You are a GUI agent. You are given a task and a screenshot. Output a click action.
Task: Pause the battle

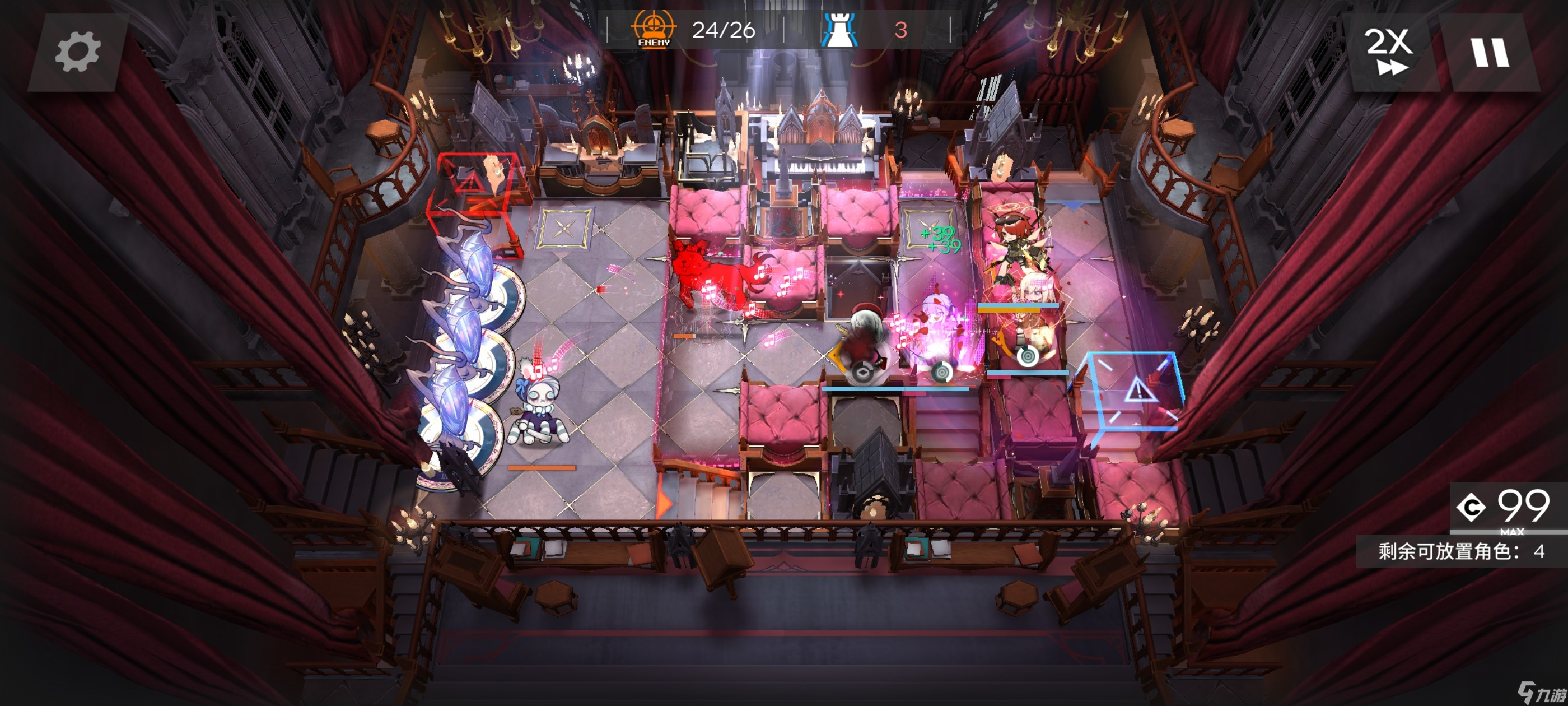1490,53
